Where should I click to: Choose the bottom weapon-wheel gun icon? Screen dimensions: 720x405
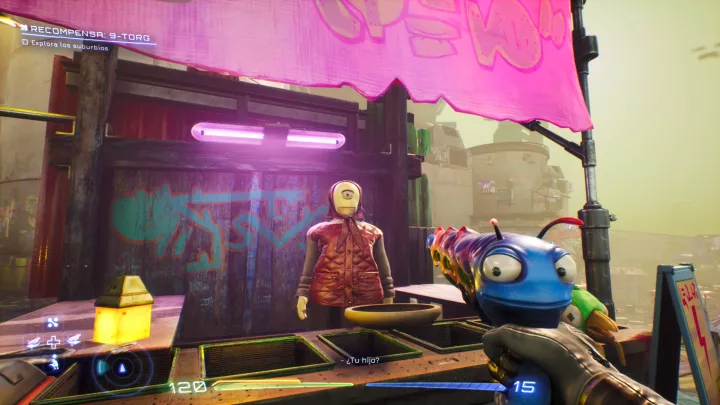pos(53,363)
